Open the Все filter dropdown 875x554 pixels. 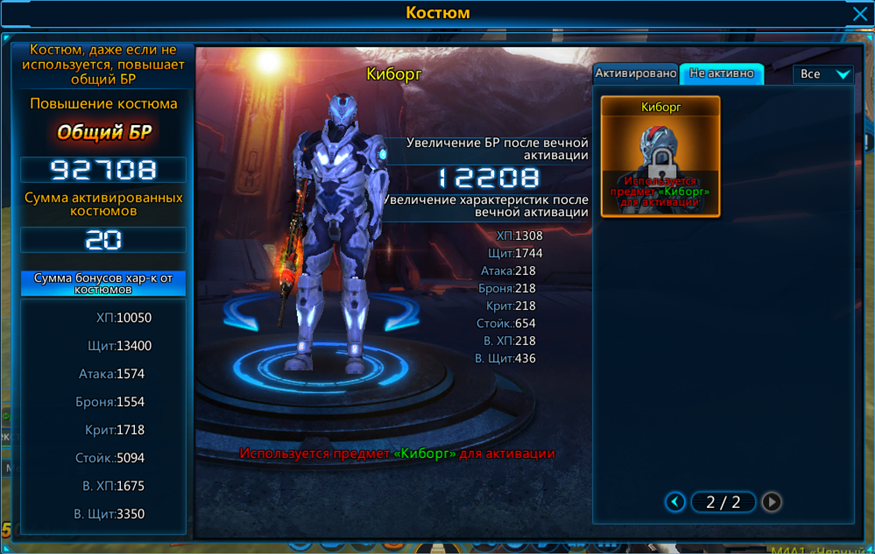(823, 74)
